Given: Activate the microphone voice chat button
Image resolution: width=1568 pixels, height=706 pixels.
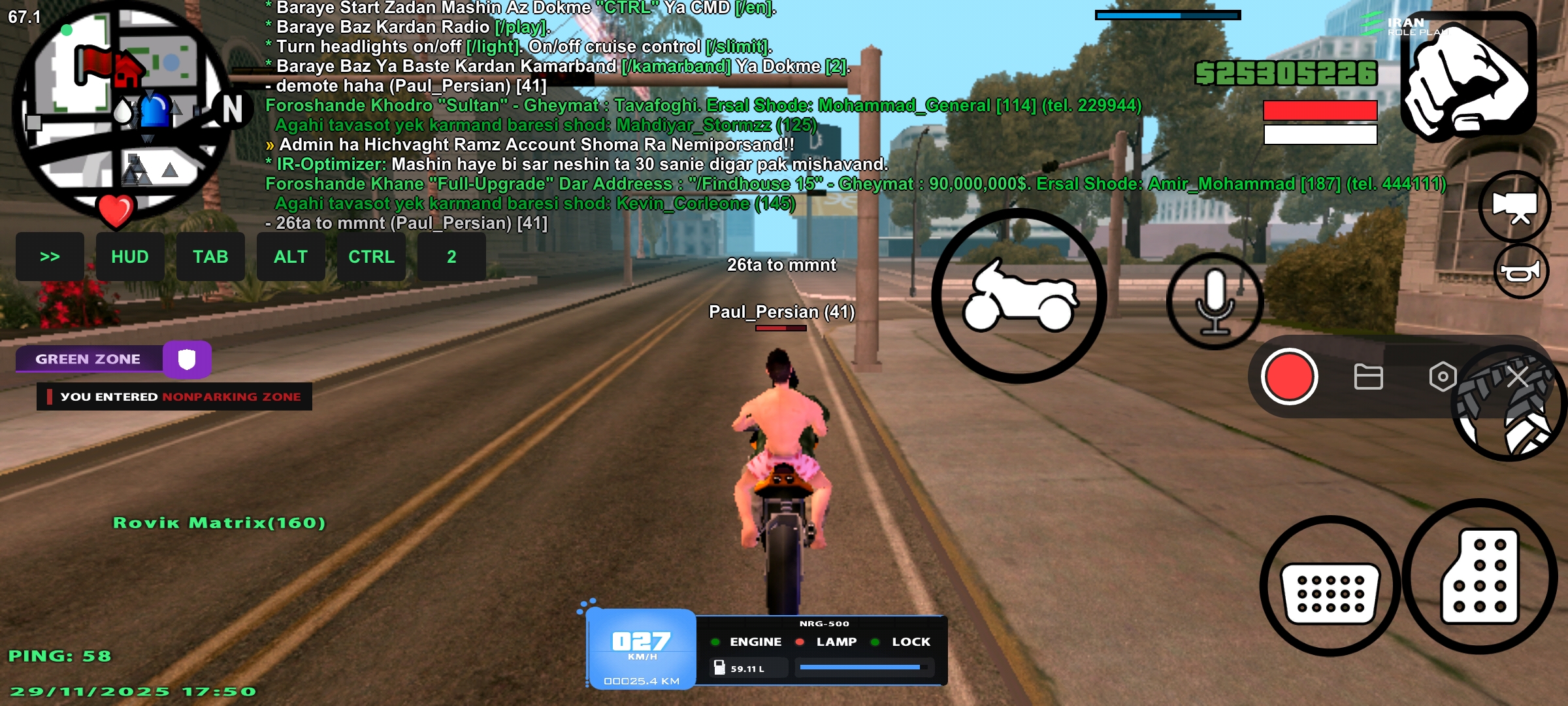Looking at the screenshot, I should click(x=1215, y=301).
